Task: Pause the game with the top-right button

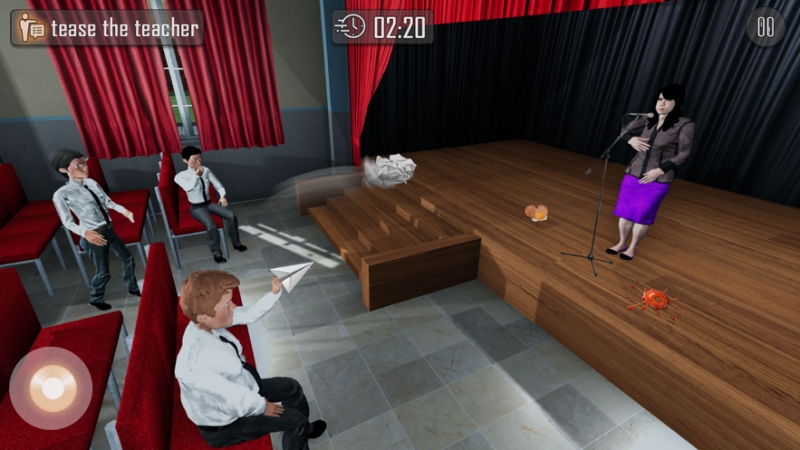Action: coord(765,27)
